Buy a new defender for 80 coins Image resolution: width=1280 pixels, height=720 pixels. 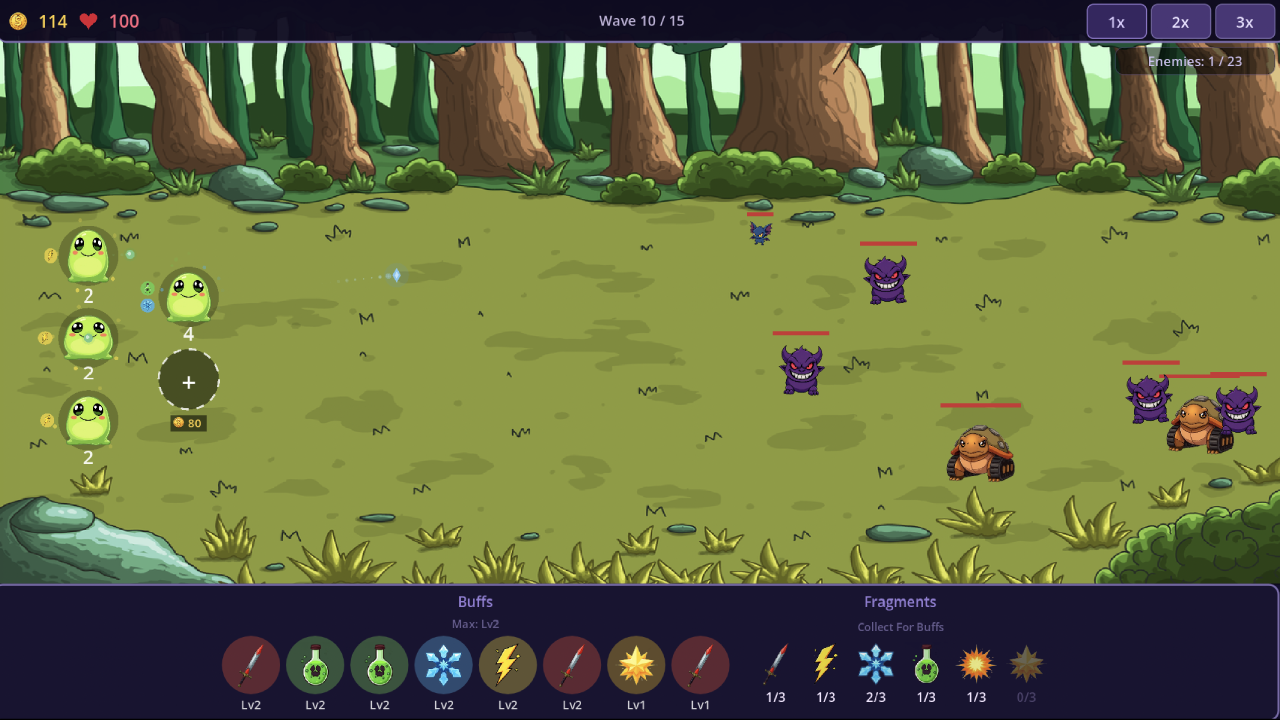[x=189, y=381]
